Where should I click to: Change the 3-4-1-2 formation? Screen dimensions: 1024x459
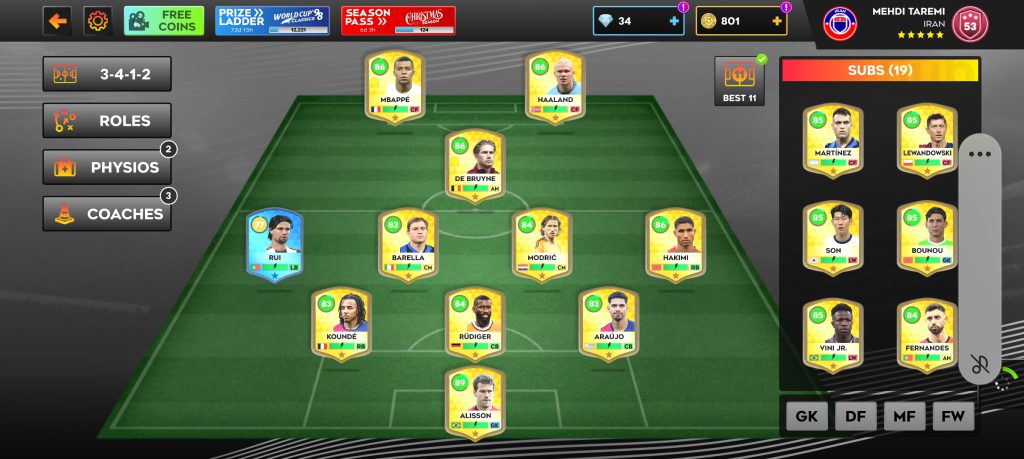(x=107, y=74)
